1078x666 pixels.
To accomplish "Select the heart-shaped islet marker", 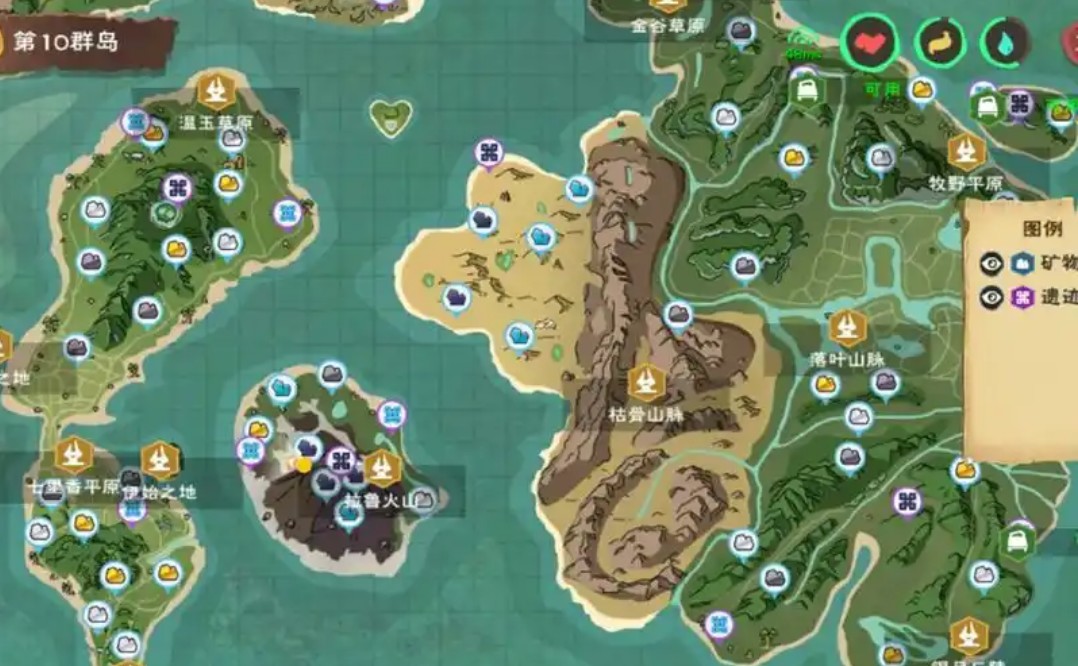I will [390, 117].
